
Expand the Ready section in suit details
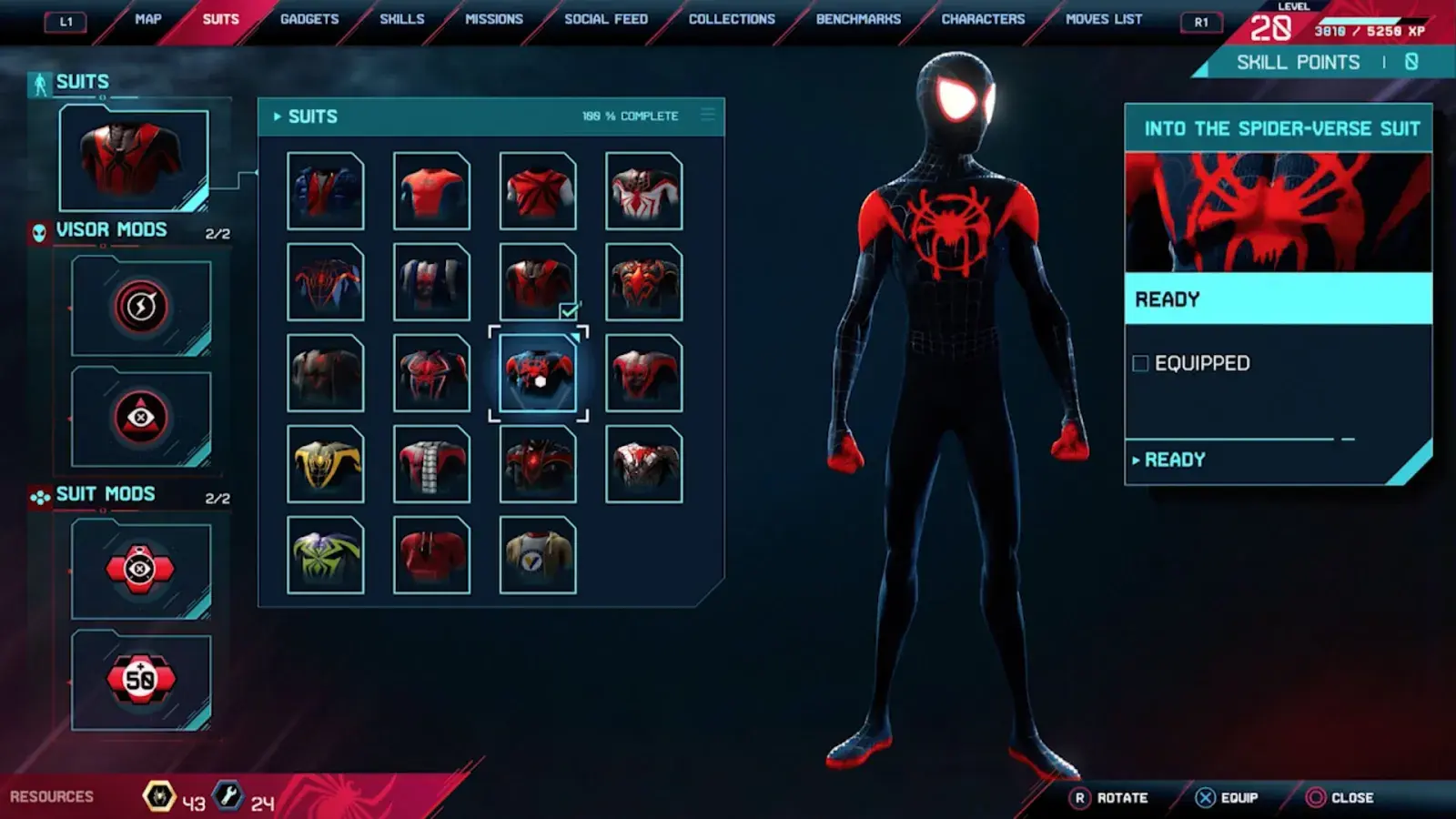pos(1174,460)
